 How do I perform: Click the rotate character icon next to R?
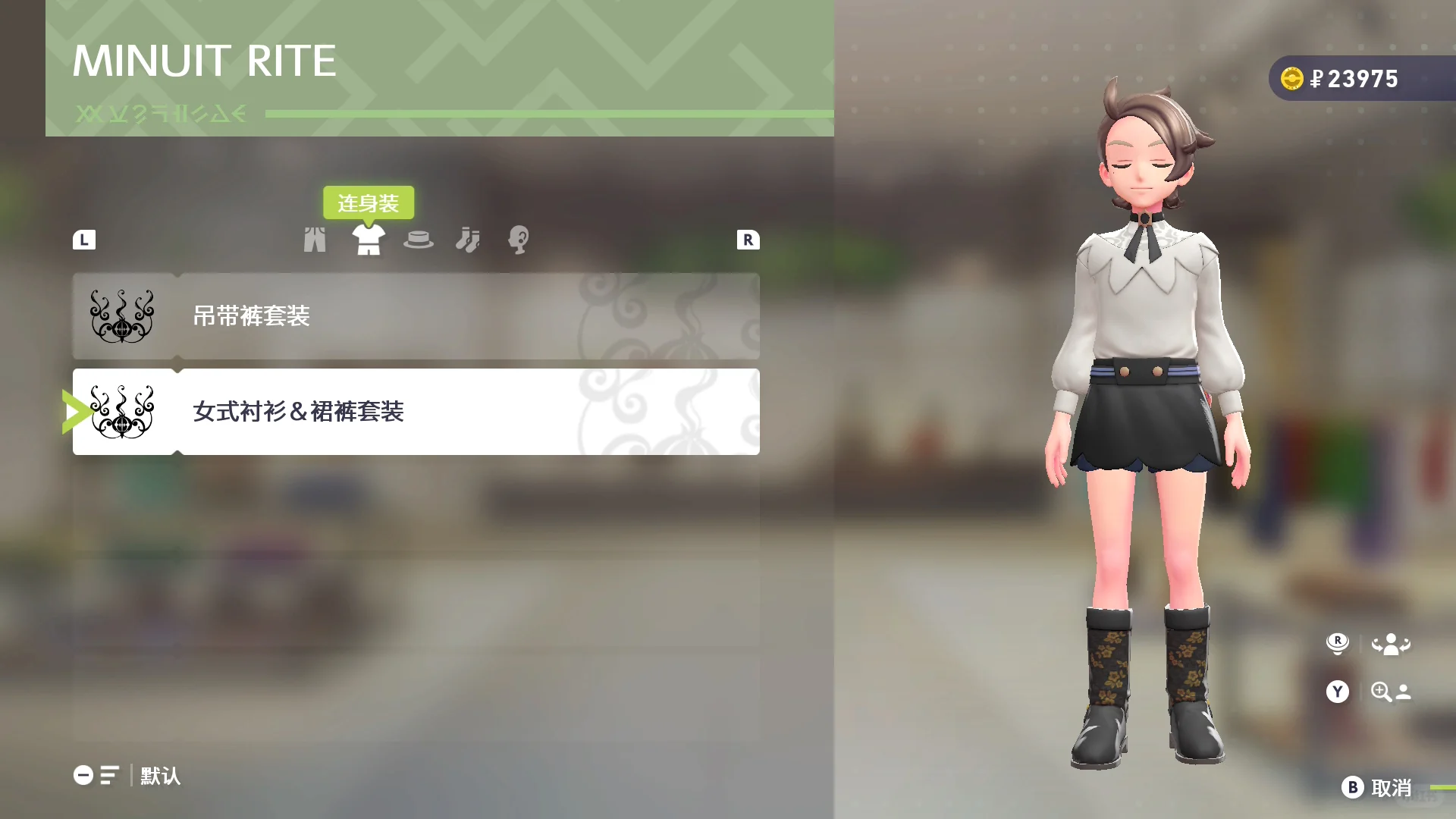(1392, 644)
